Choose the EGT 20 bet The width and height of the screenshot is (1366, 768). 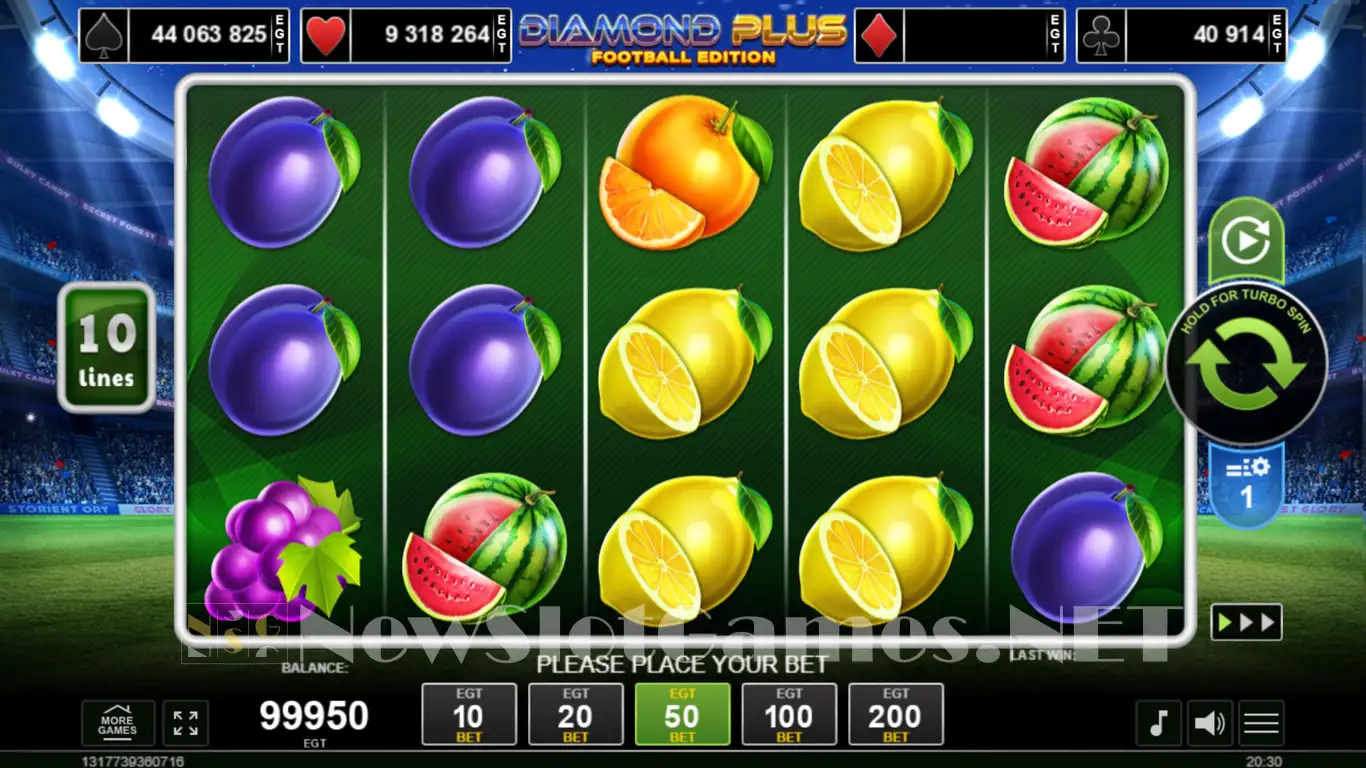(x=575, y=714)
